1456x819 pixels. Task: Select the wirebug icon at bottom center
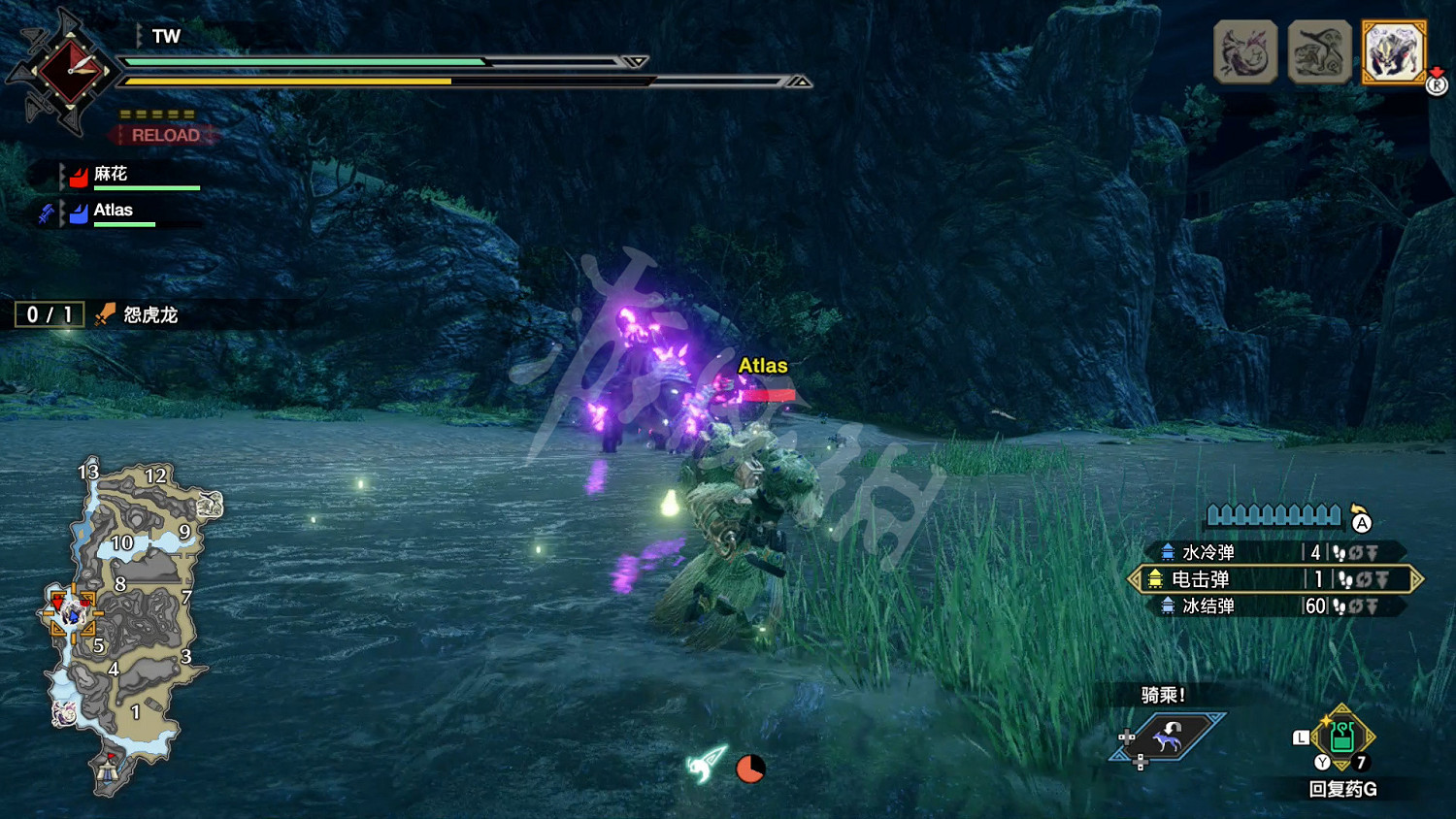click(706, 766)
